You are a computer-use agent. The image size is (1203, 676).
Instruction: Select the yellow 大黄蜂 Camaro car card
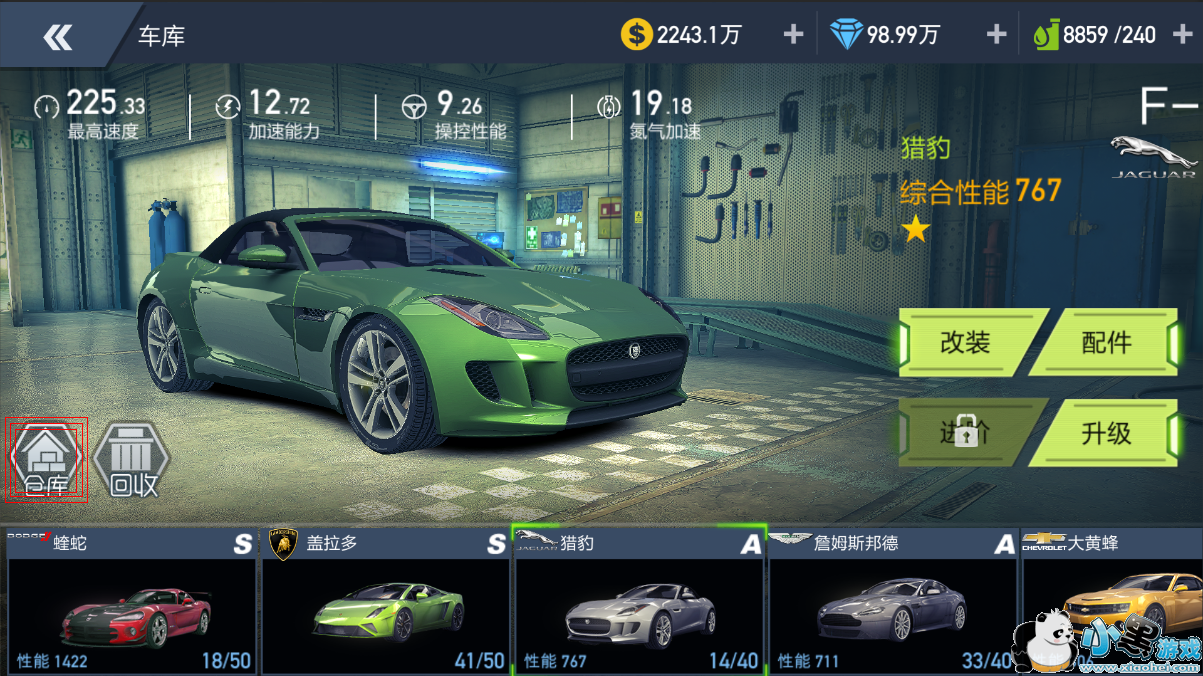(1110, 600)
